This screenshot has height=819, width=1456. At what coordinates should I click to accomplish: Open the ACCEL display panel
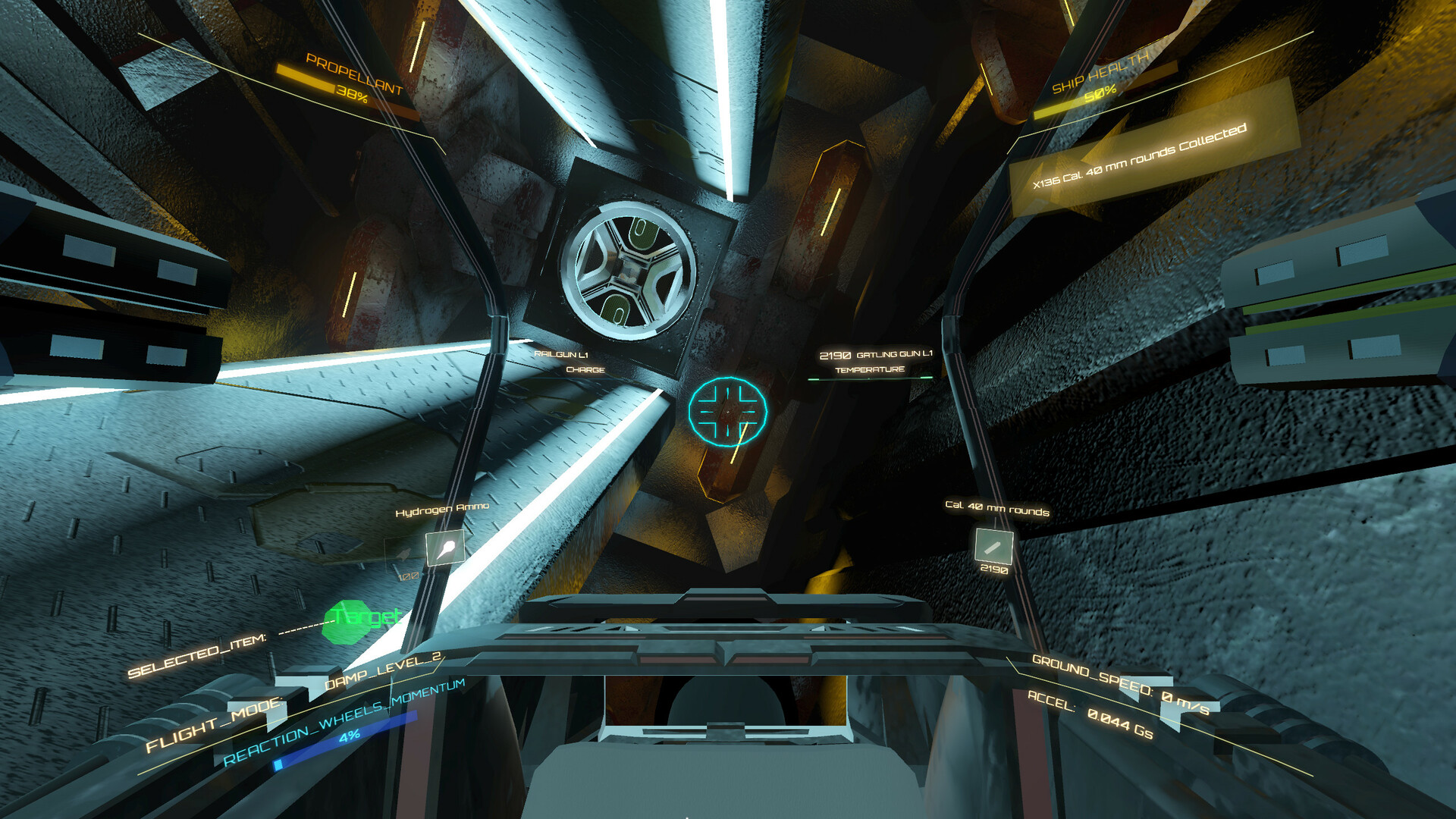1092,713
